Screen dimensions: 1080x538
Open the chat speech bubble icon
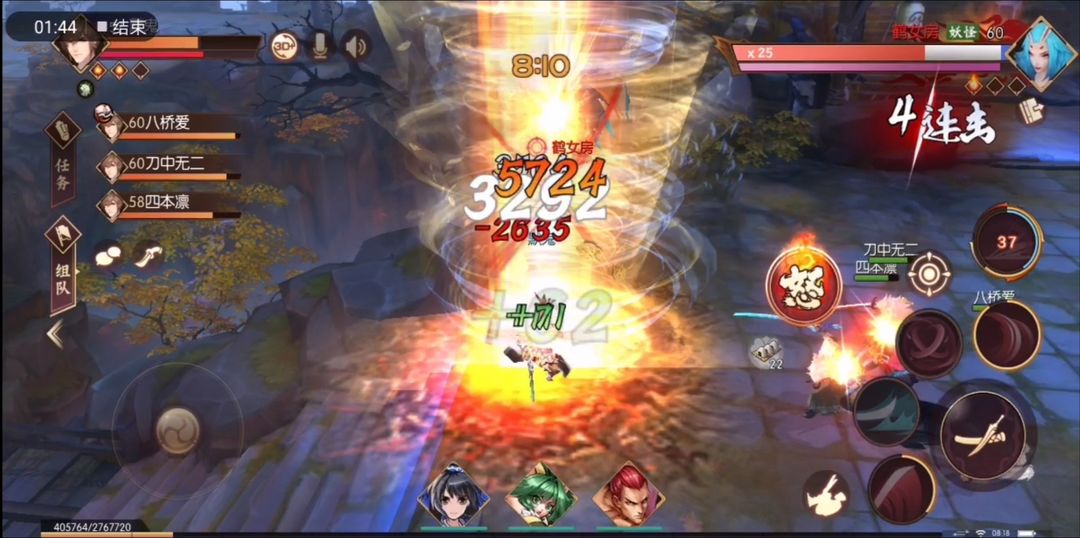(x=106, y=256)
